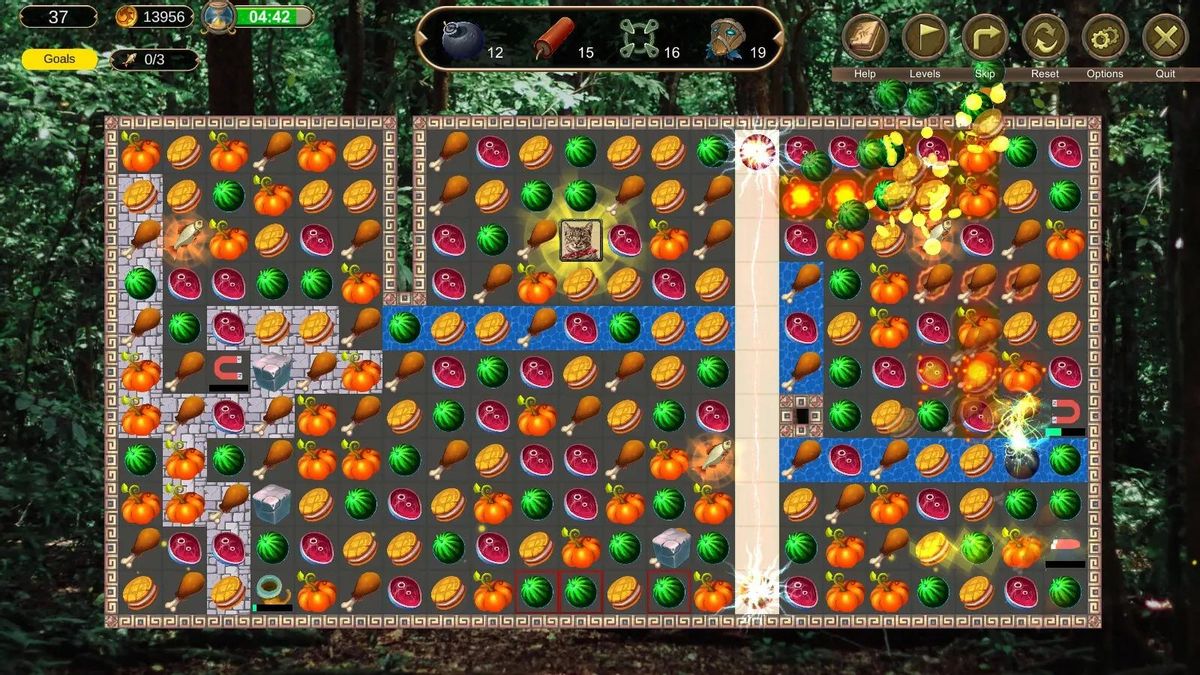Open the Options gear menu
The image size is (1200, 675).
click(1105, 39)
